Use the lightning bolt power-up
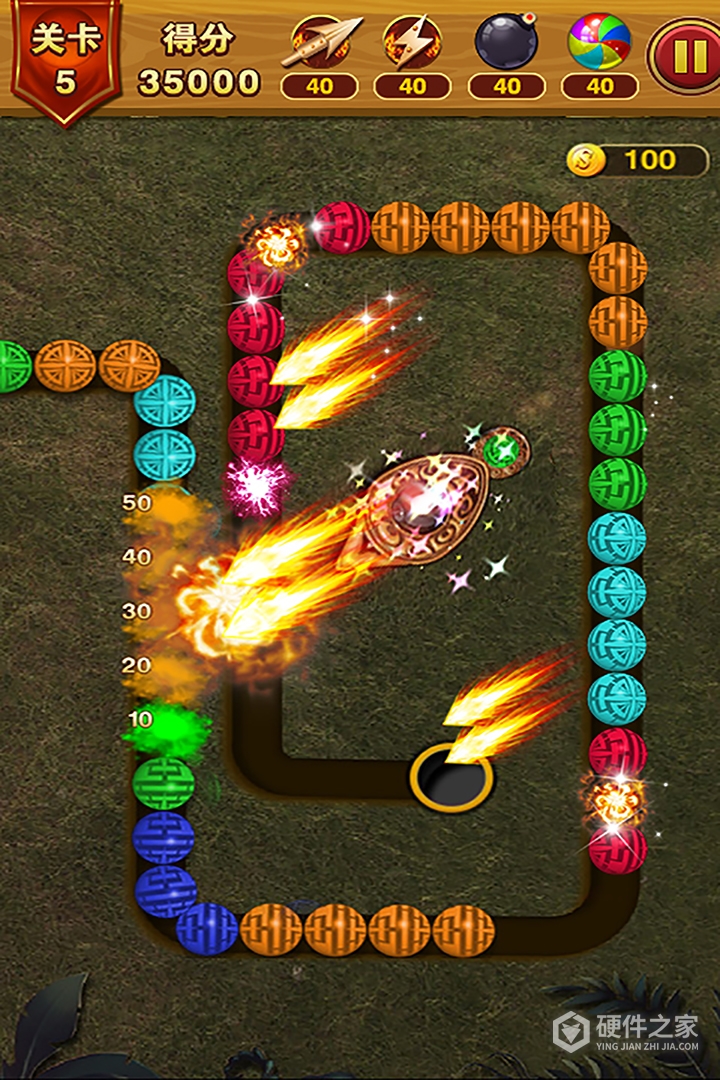 [x=412, y=45]
